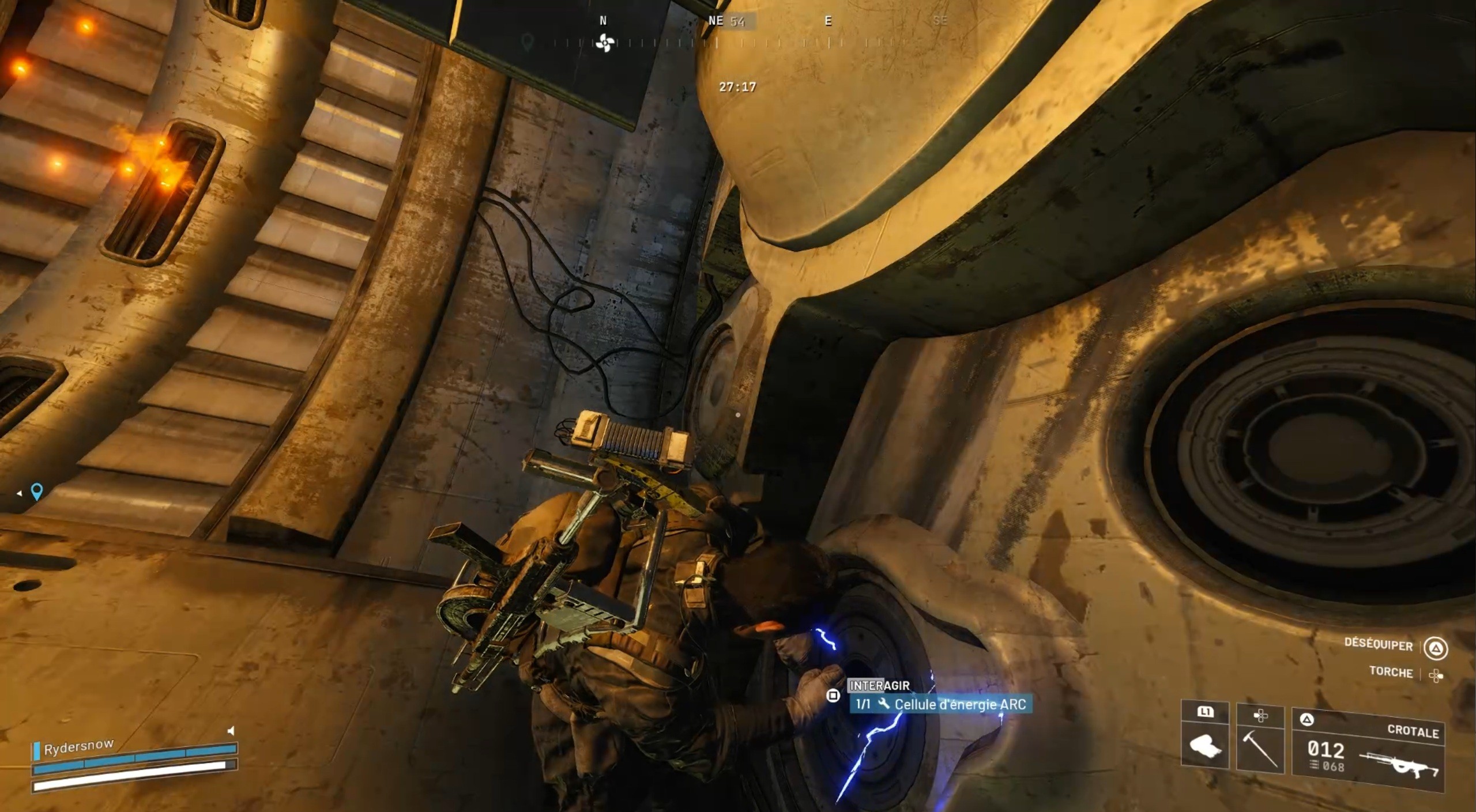Click the Rydersnow player name tag
The height and width of the screenshot is (812, 1476).
(x=78, y=746)
